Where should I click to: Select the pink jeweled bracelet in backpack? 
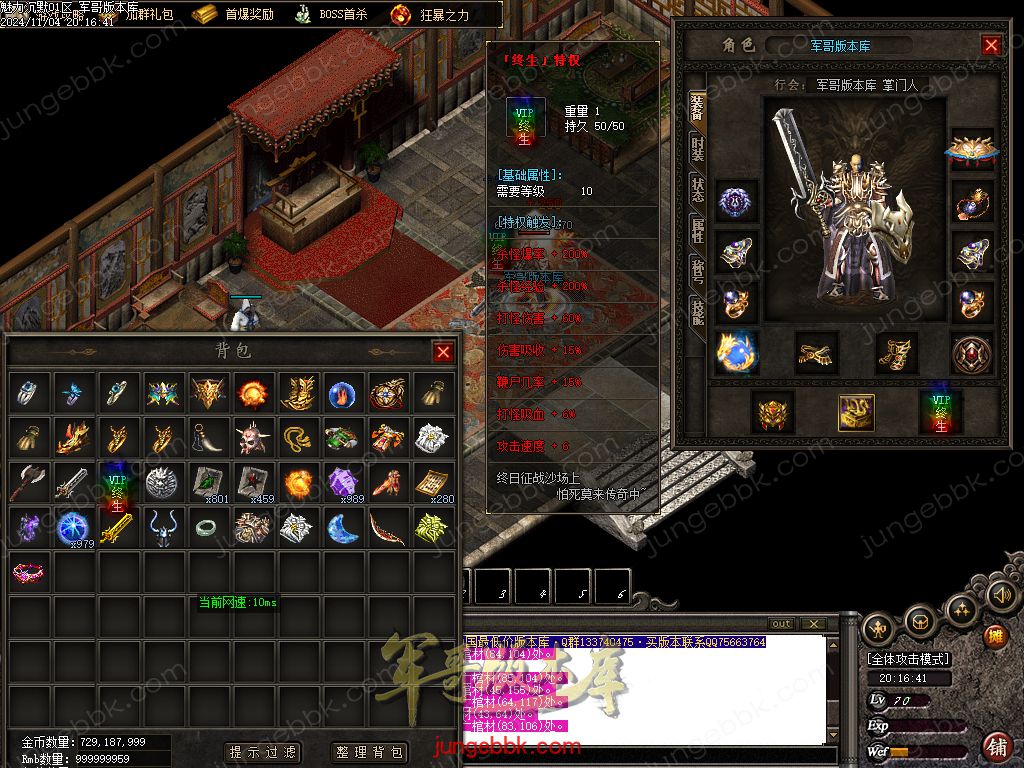tap(28, 572)
